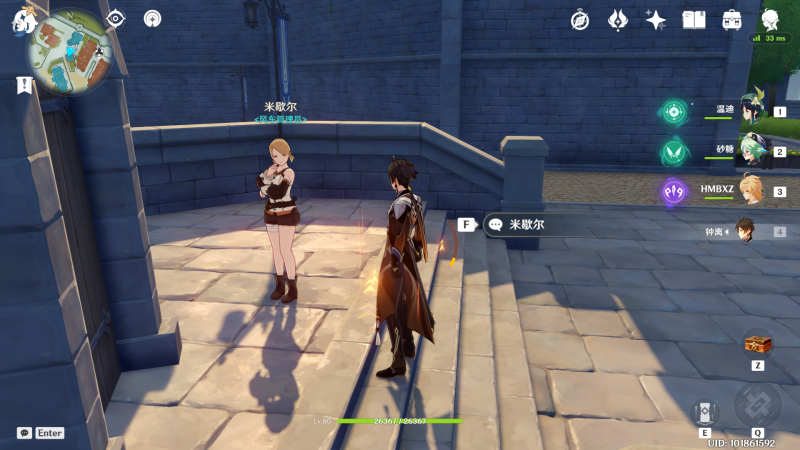This screenshot has width=800, height=450.
Task: Open the chat speech bubble icon
Action: (24, 433)
